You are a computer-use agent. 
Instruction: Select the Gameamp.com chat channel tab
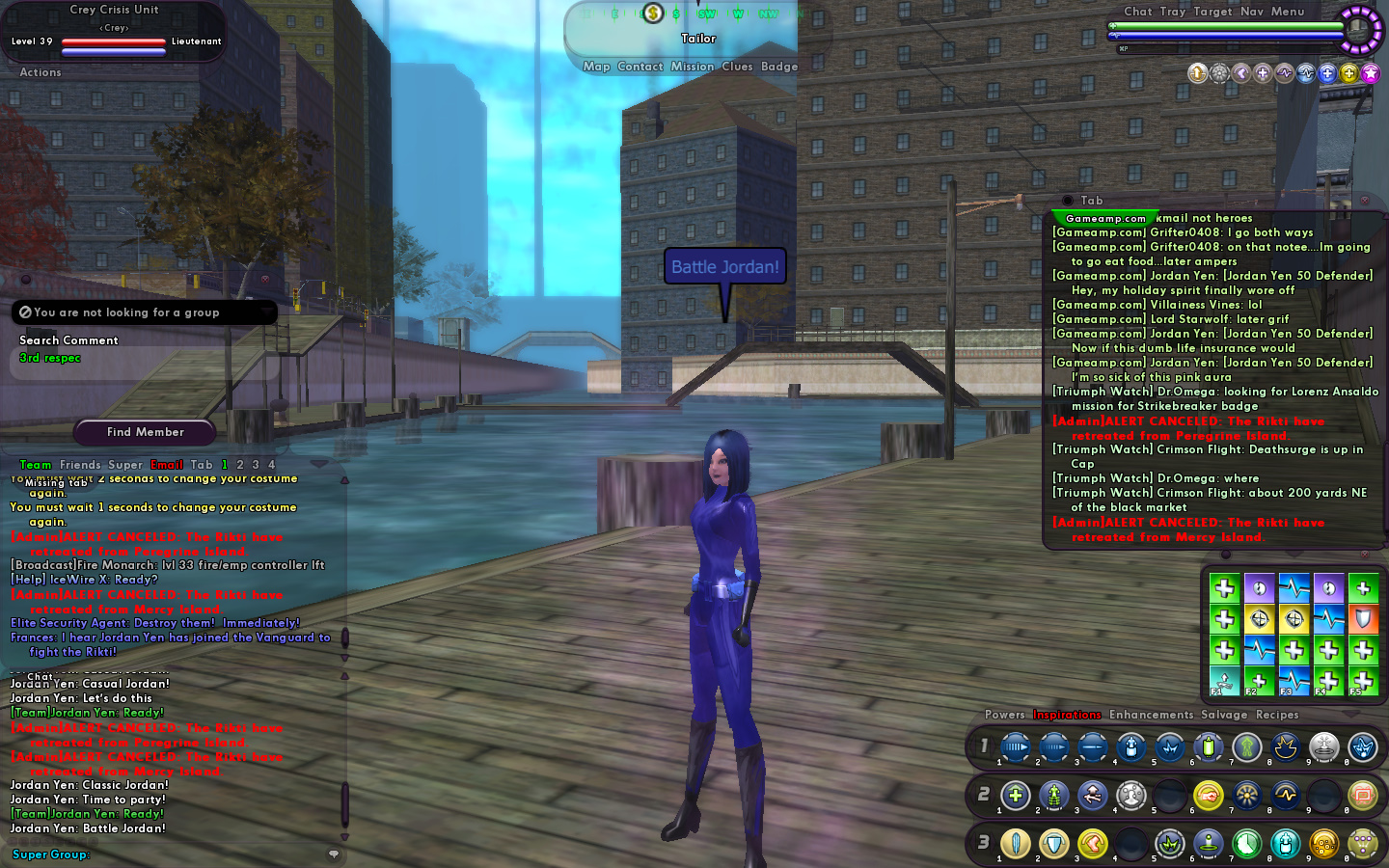pyautogui.click(x=1105, y=219)
